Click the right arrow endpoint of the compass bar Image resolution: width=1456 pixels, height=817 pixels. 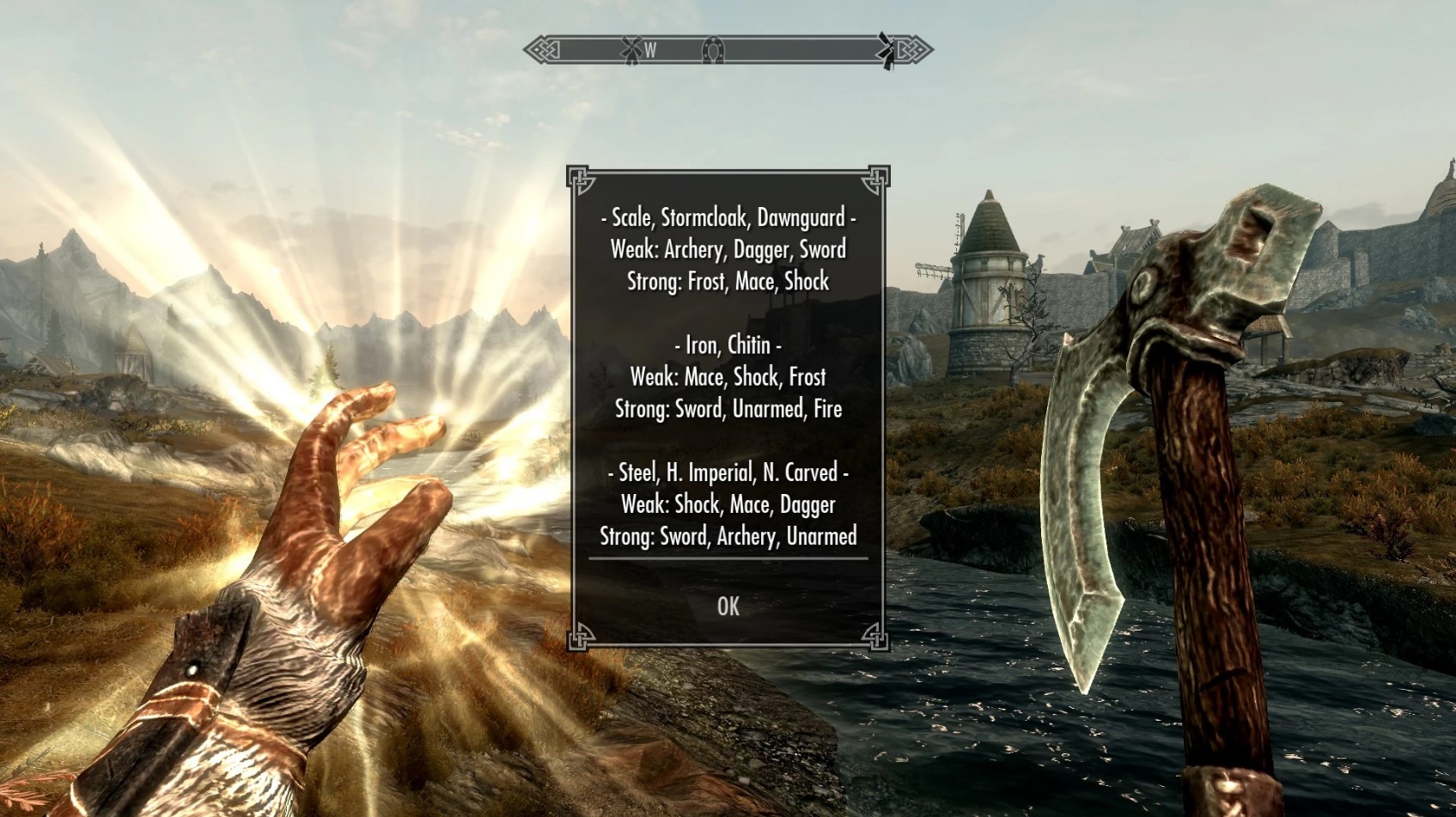click(x=916, y=51)
